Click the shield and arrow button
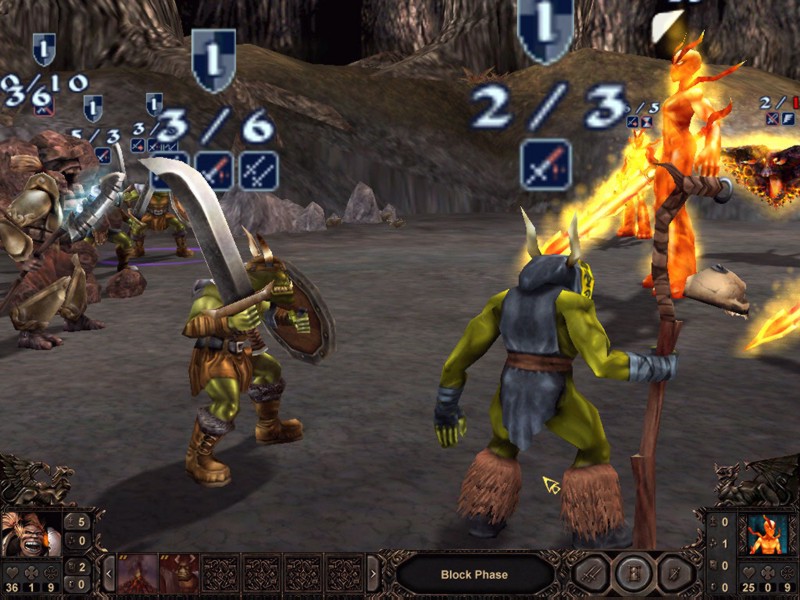 pos(676,574)
